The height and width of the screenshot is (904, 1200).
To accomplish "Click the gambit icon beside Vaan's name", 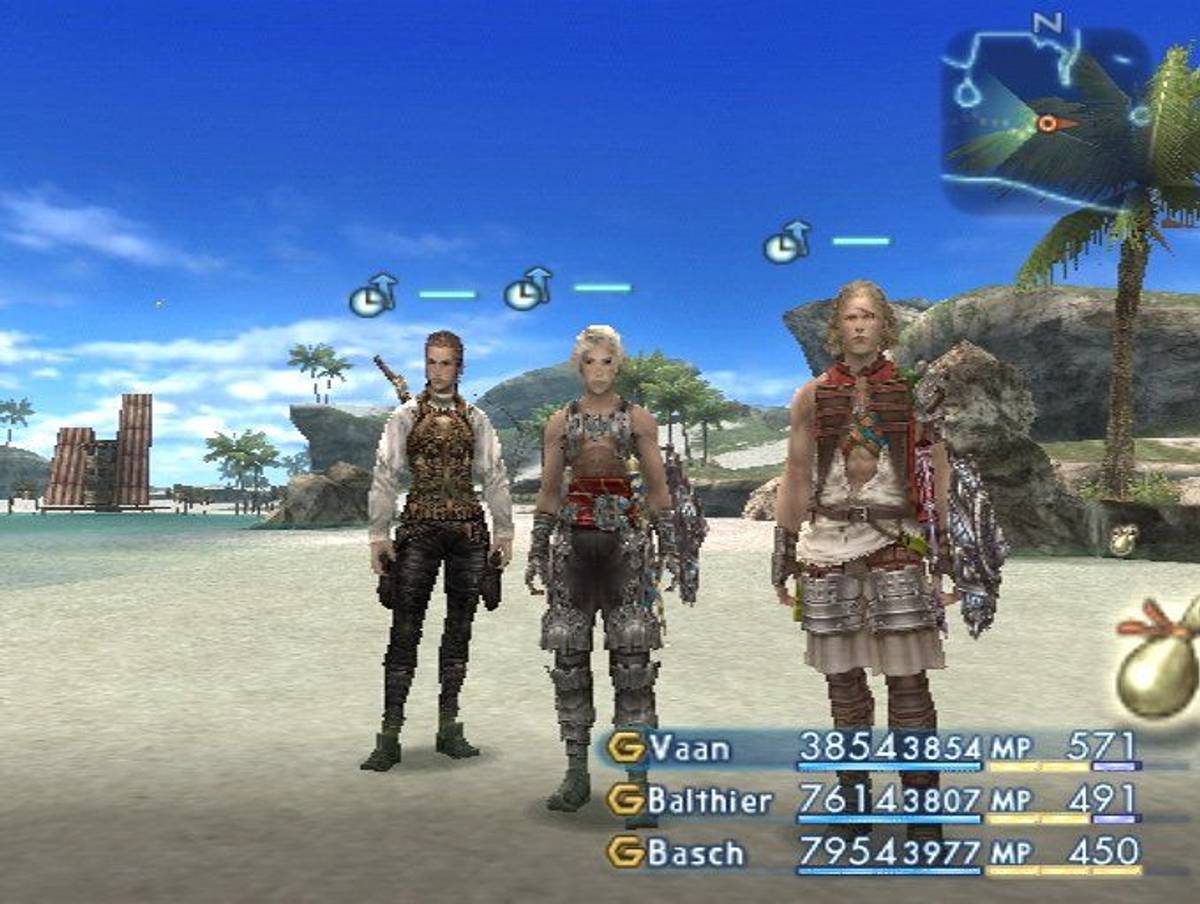I will (626, 748).
